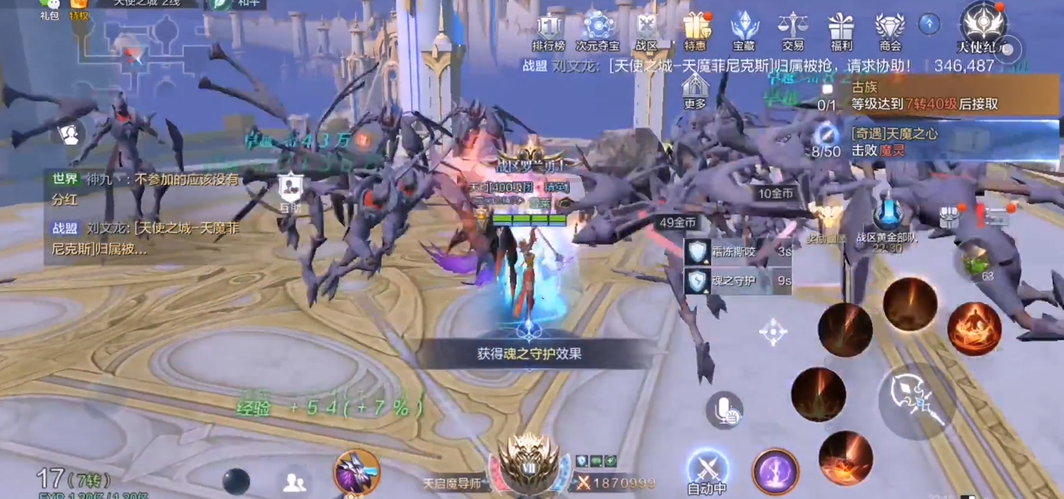This screenshot has width=1064, height=499.
Task: Open the 特惠 gift box offers
Action: 696,30
